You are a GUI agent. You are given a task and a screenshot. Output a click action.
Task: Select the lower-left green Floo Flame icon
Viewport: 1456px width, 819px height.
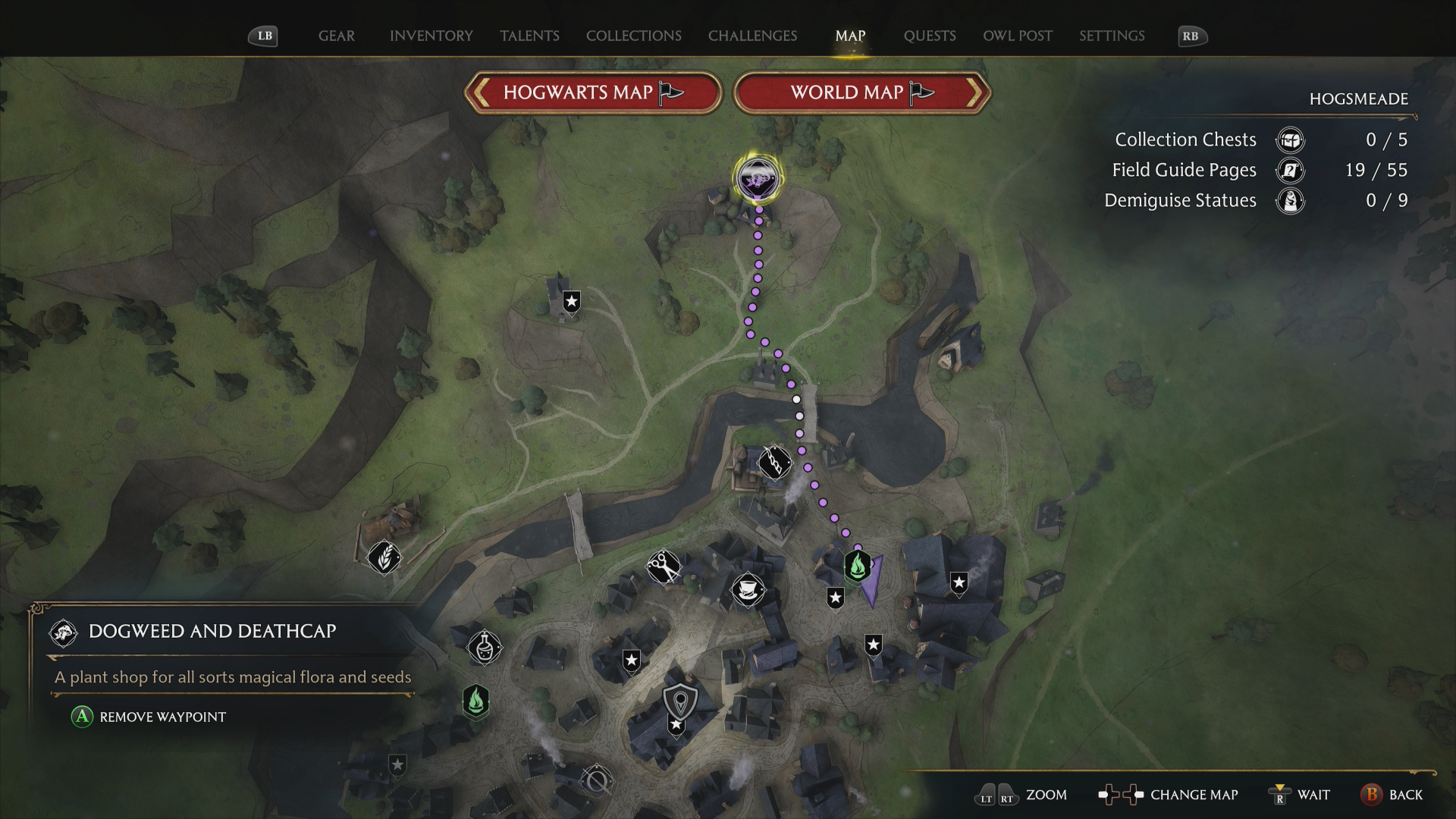click(x=476, y=703)
